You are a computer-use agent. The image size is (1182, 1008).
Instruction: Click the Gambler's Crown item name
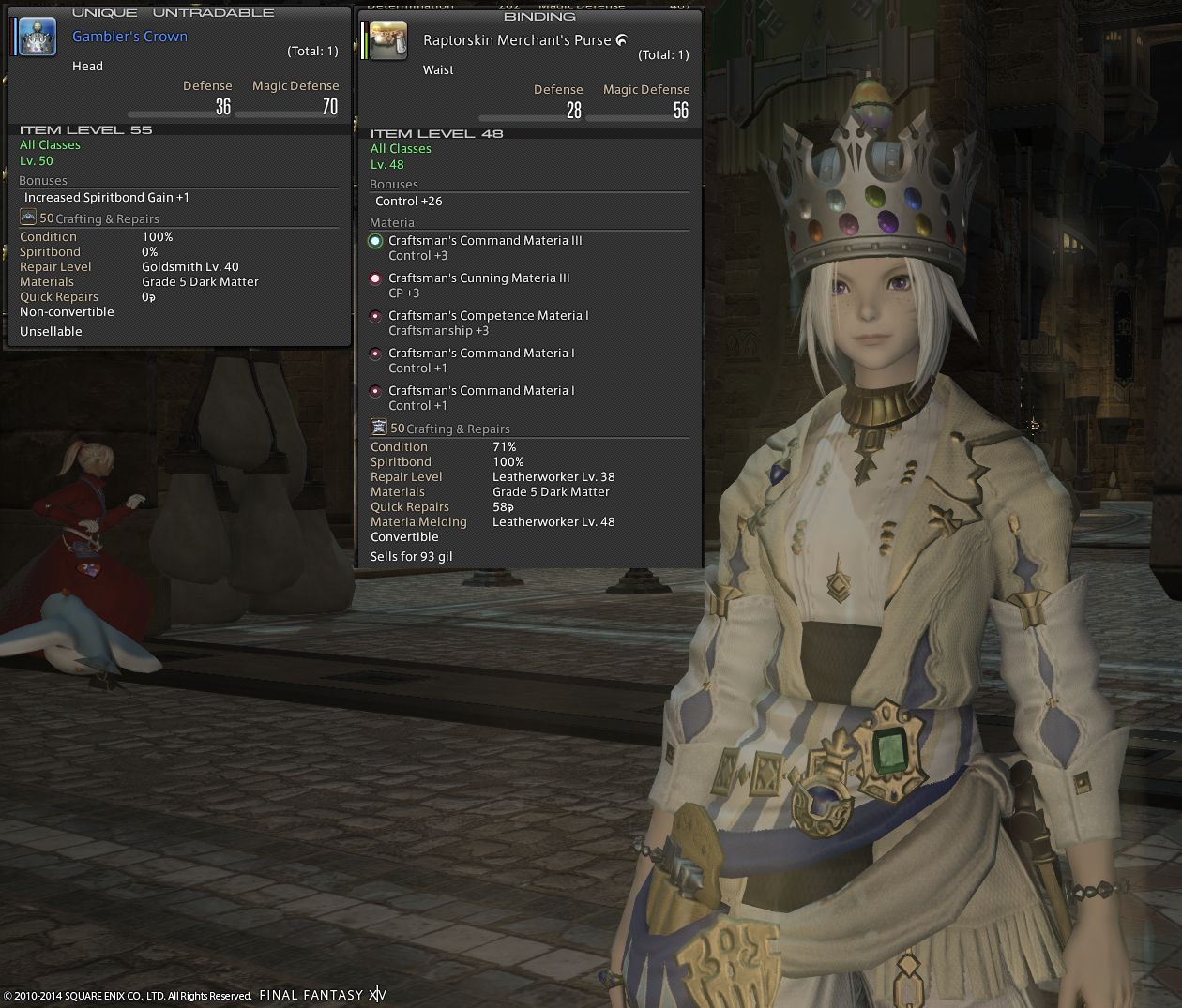point(129,37)
